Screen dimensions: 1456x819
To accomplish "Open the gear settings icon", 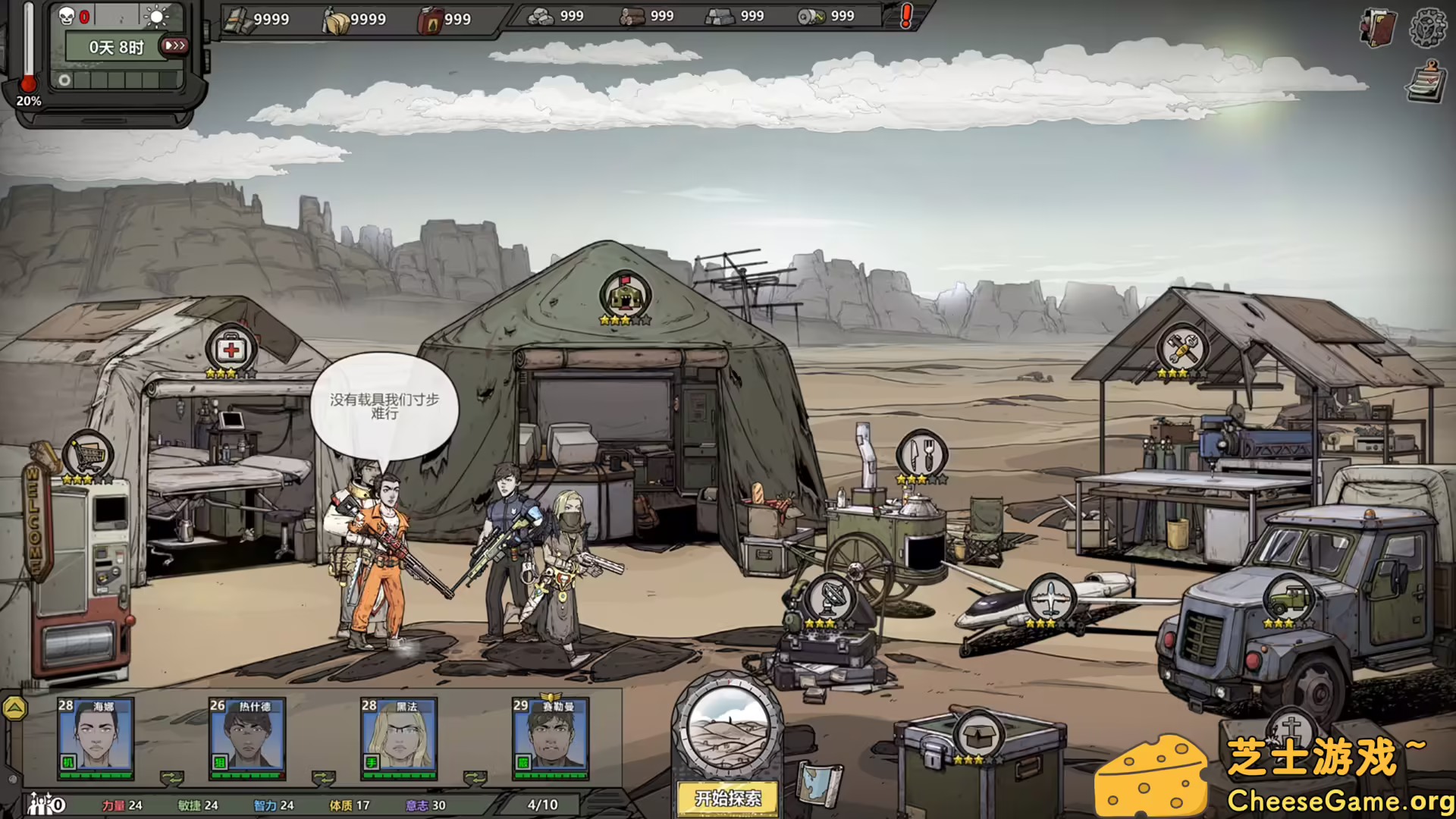I will pyautogui.click(x=1427, y=27).
